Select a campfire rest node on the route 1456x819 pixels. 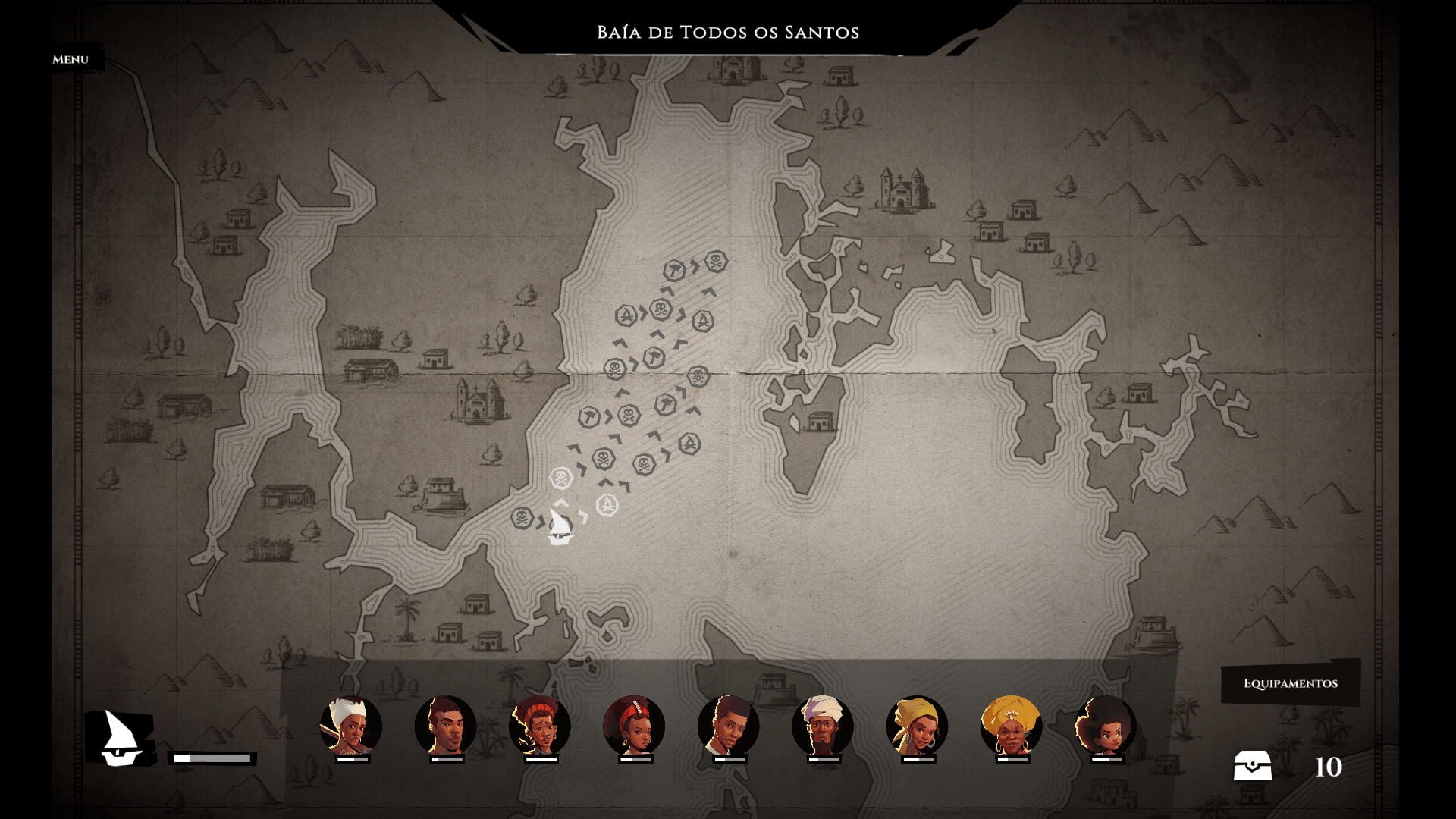tap(628, 315)
